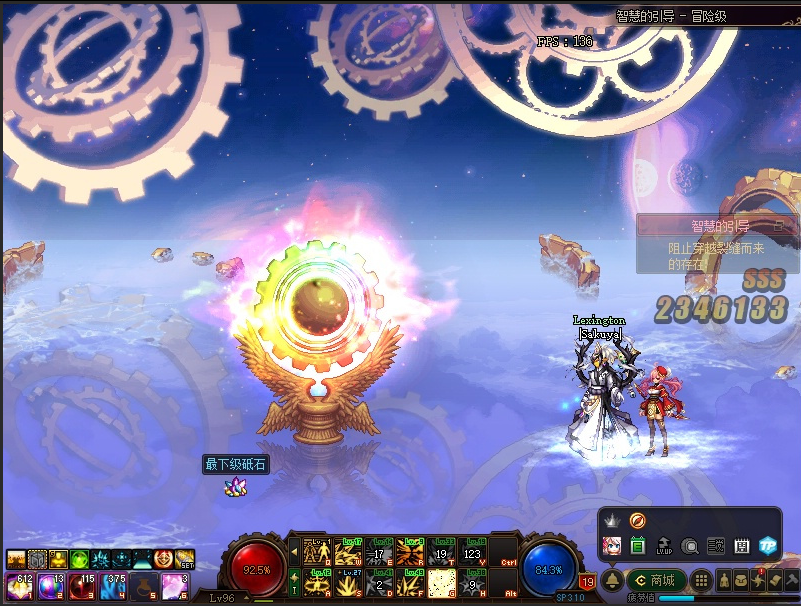Open the 商城 shop button
Image resolution: width=801 pixels, height=606 pixels.
tap(655, 580)
